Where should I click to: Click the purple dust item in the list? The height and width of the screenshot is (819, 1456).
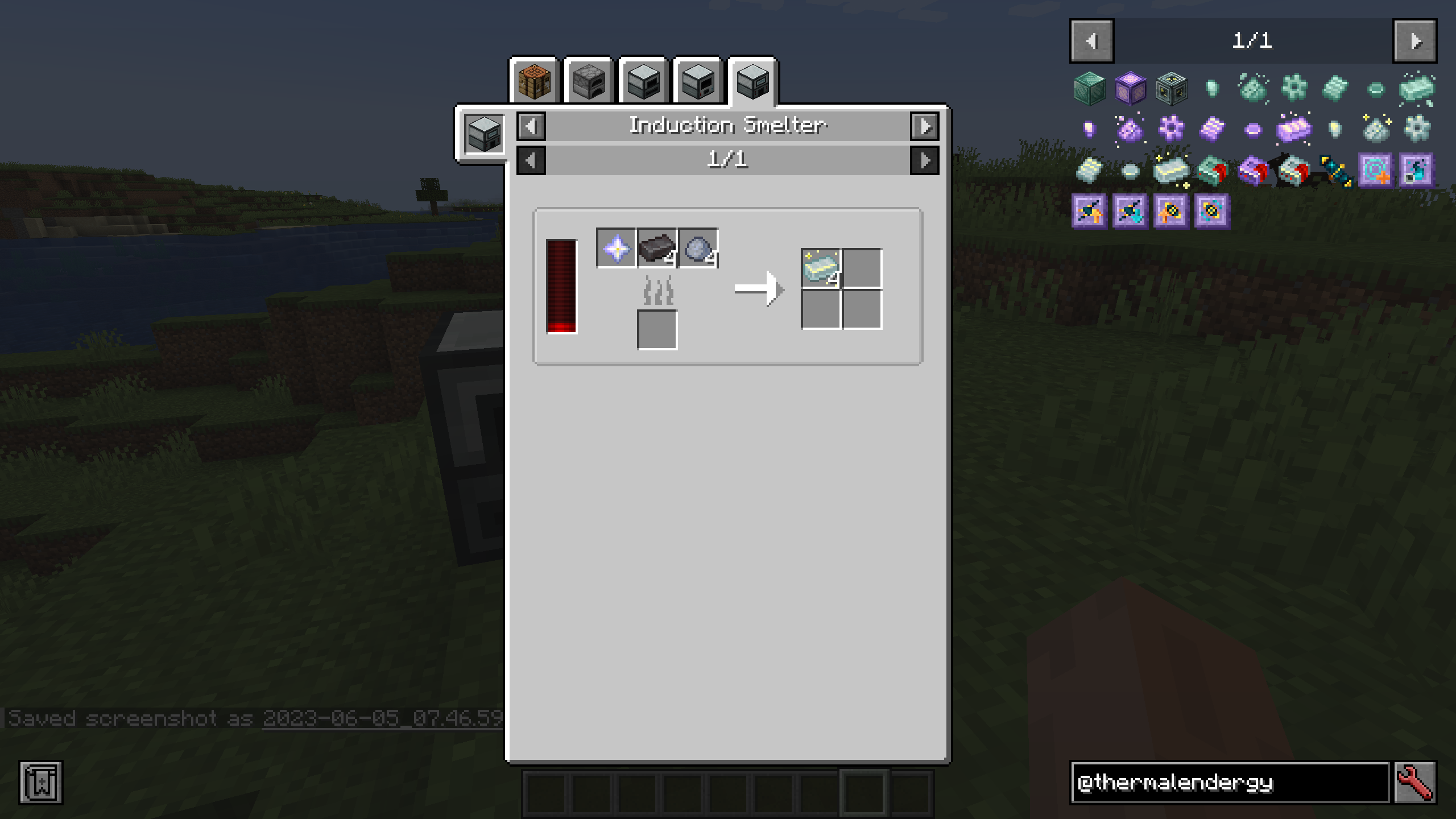click(x=1131, y=130)
